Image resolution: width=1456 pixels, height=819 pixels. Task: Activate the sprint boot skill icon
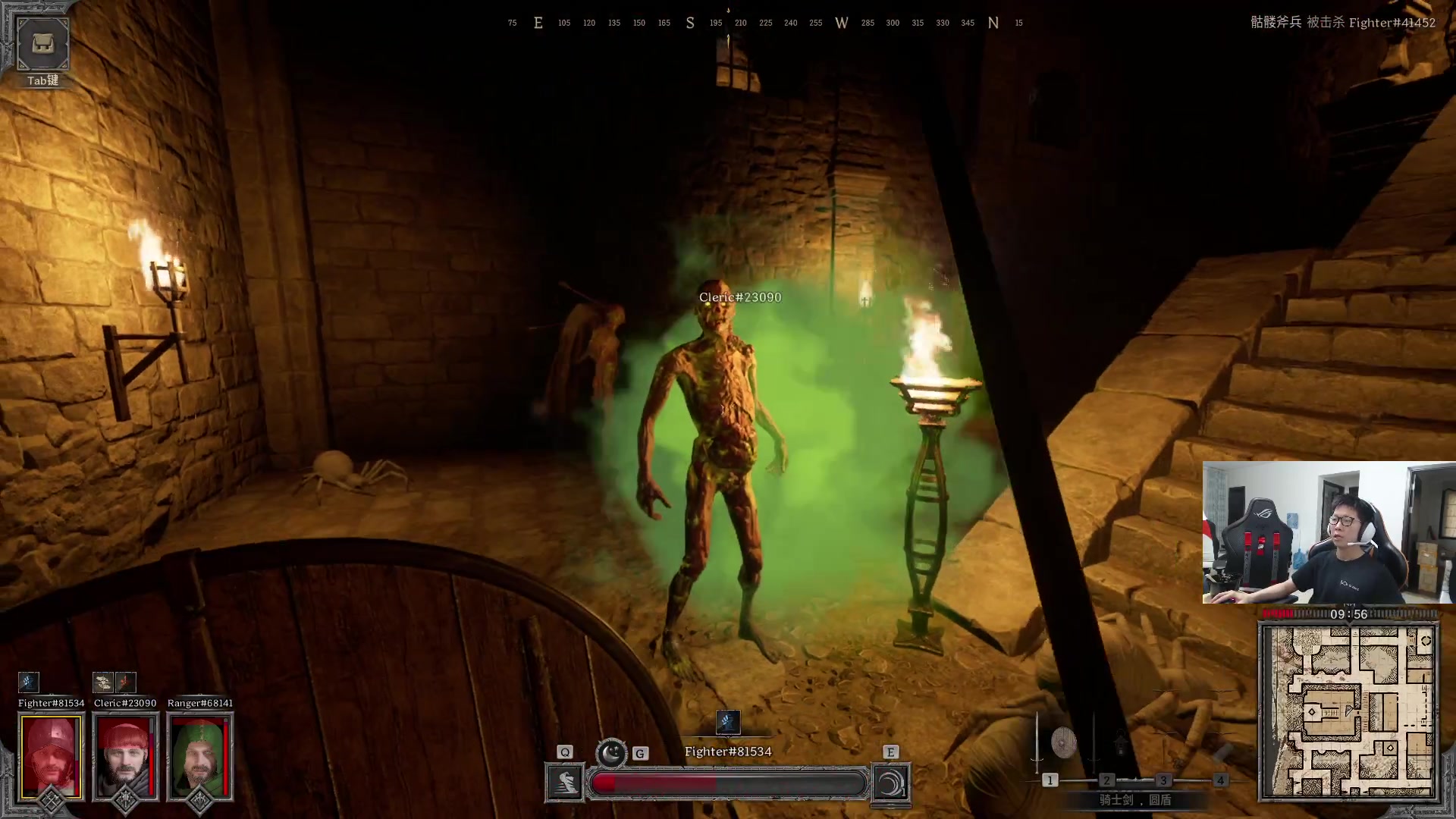coord(565,783)
